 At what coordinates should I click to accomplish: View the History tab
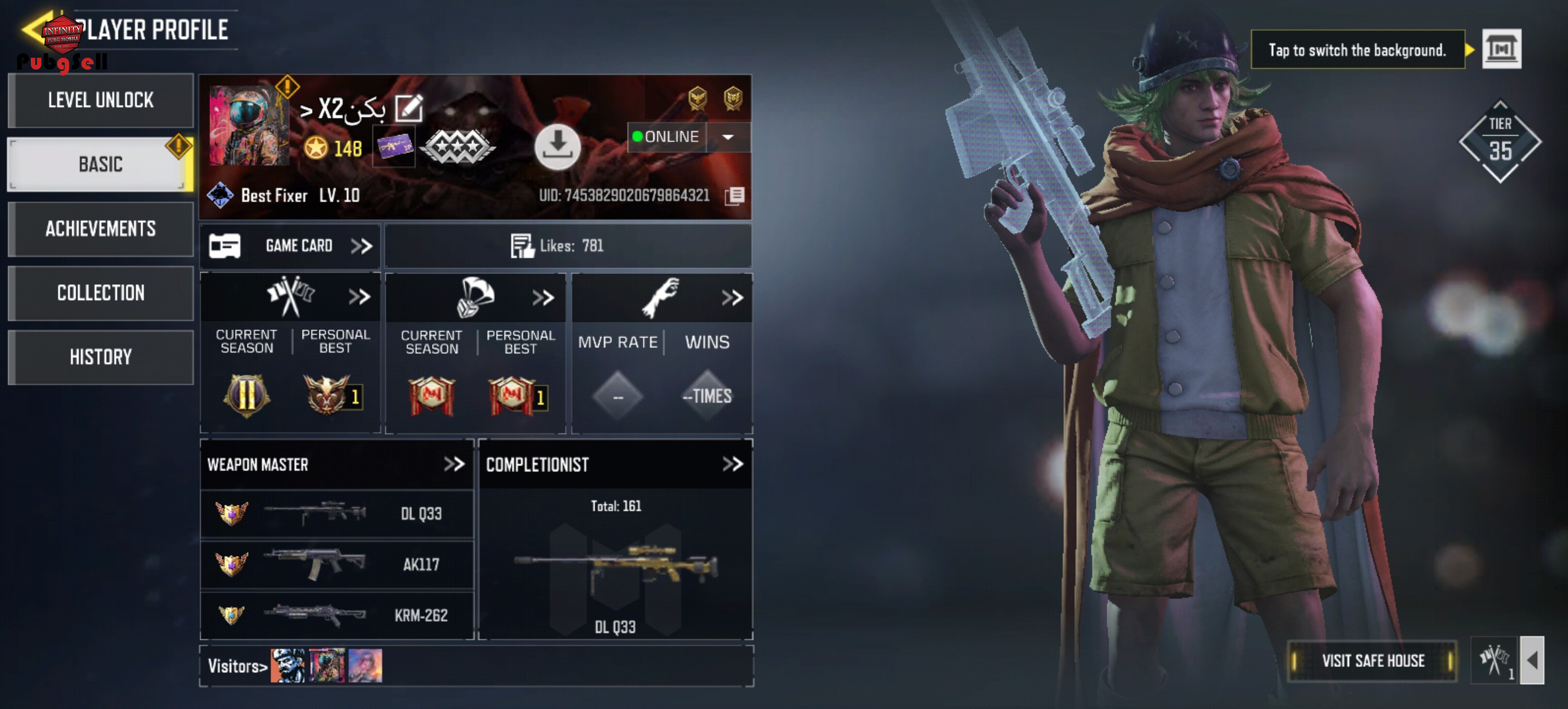pos(101,358)
